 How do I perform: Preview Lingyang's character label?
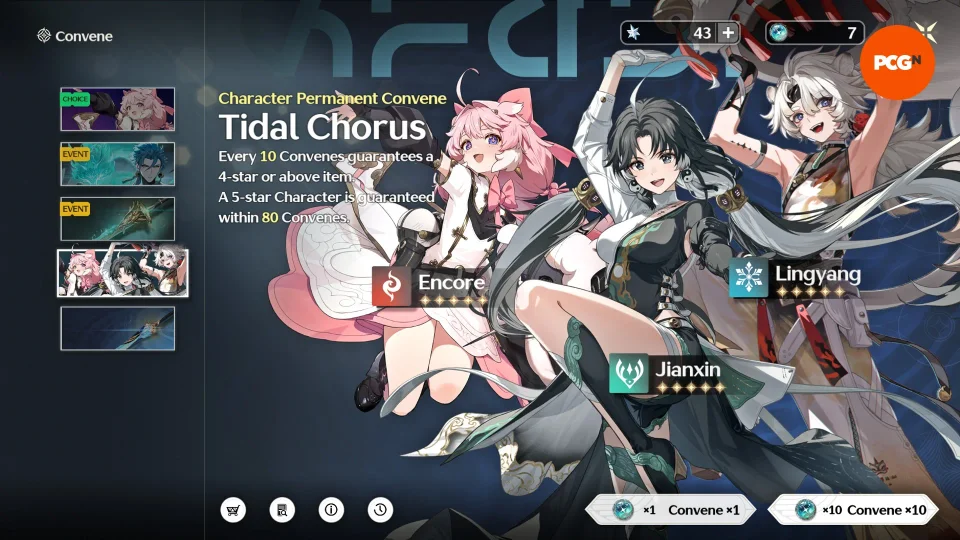(x=795, y=277)
